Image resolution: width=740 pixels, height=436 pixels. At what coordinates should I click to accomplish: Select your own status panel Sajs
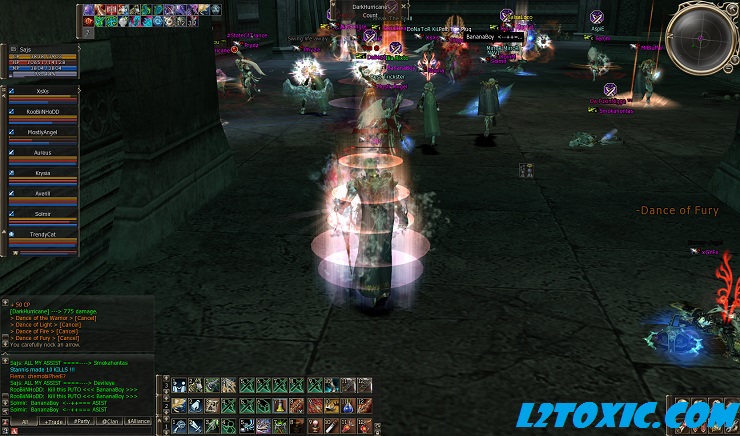(40, 58)
